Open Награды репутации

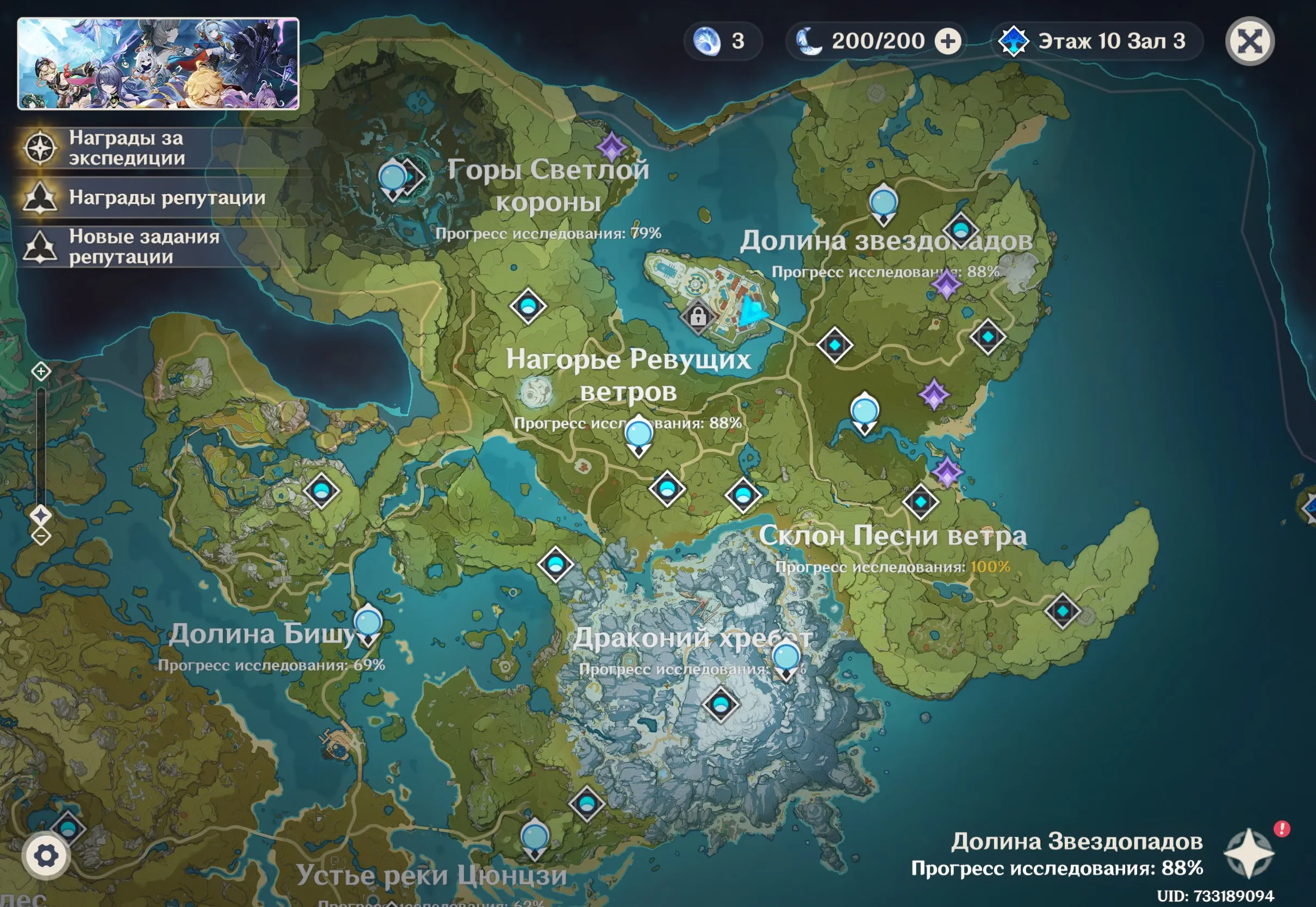click(x=166, y=197)
